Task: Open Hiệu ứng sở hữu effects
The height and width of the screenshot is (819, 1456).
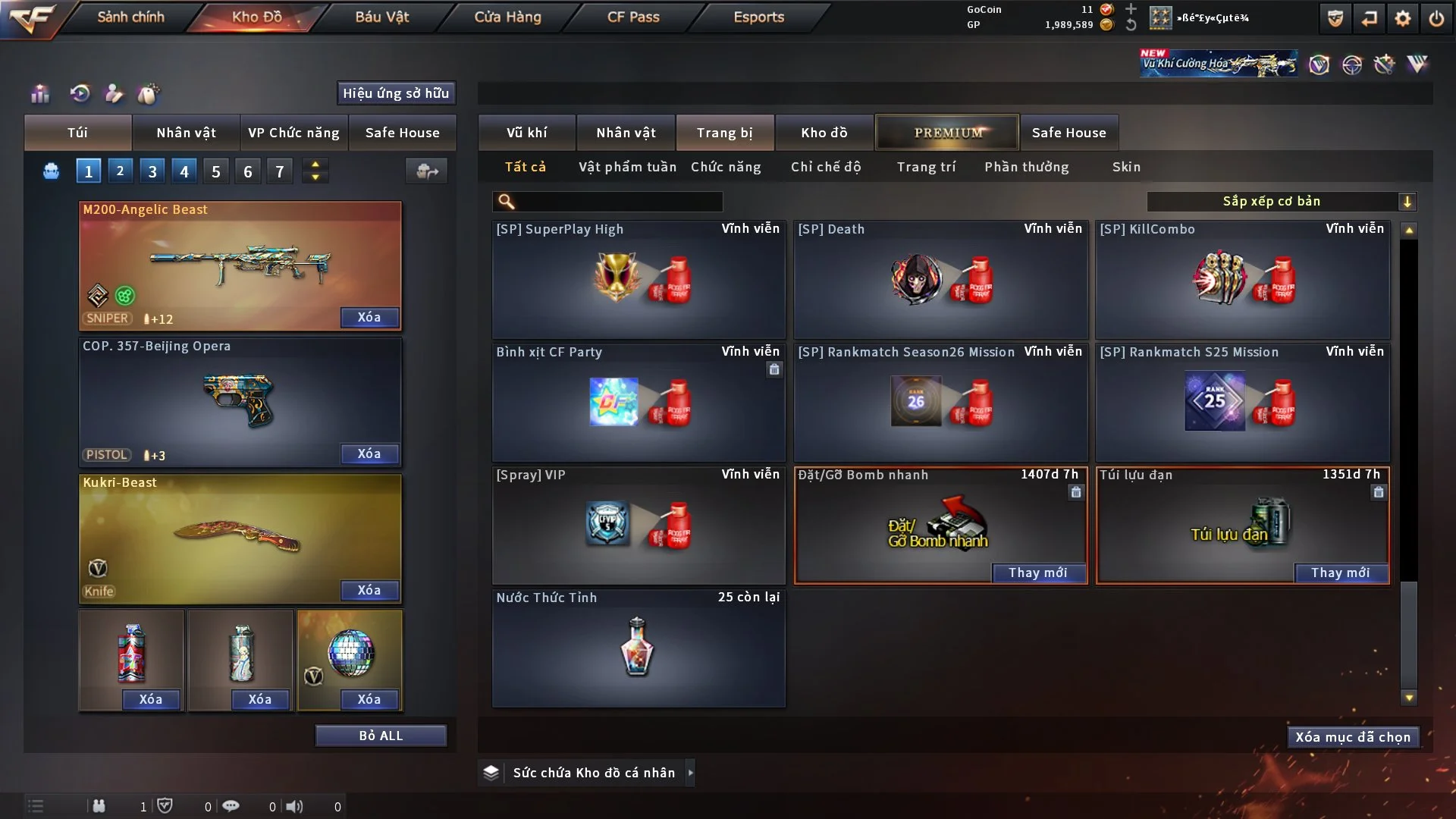Action: [x=396, y=93]
